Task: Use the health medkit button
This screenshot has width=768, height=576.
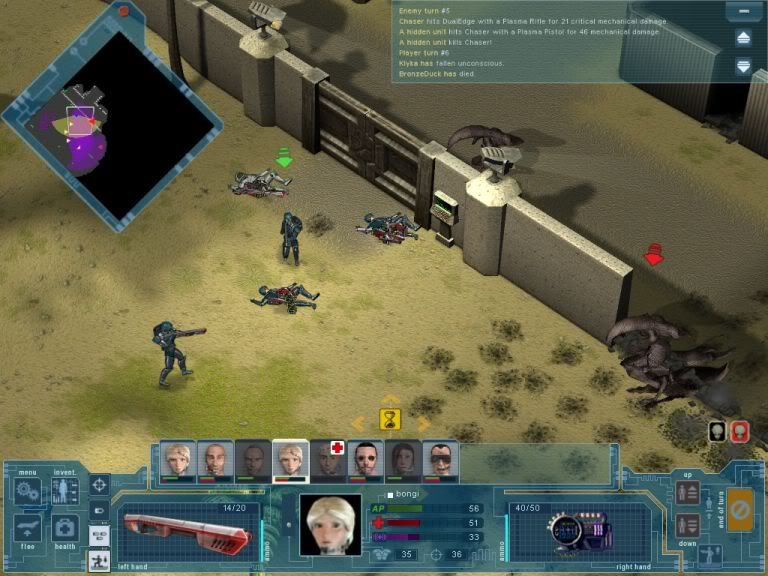Action: (65, 528)
